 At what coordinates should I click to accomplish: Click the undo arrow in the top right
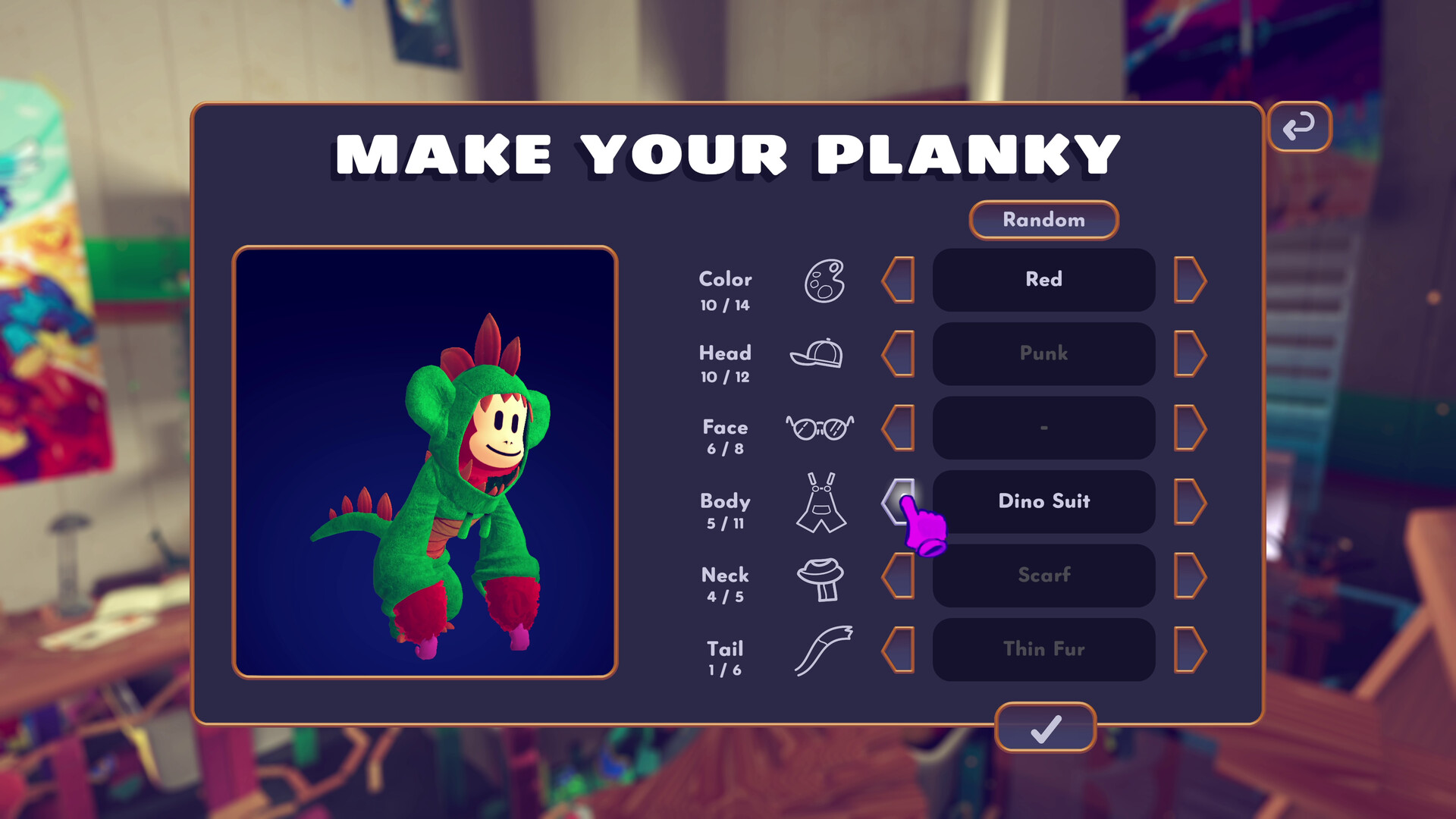point(1299,126)
